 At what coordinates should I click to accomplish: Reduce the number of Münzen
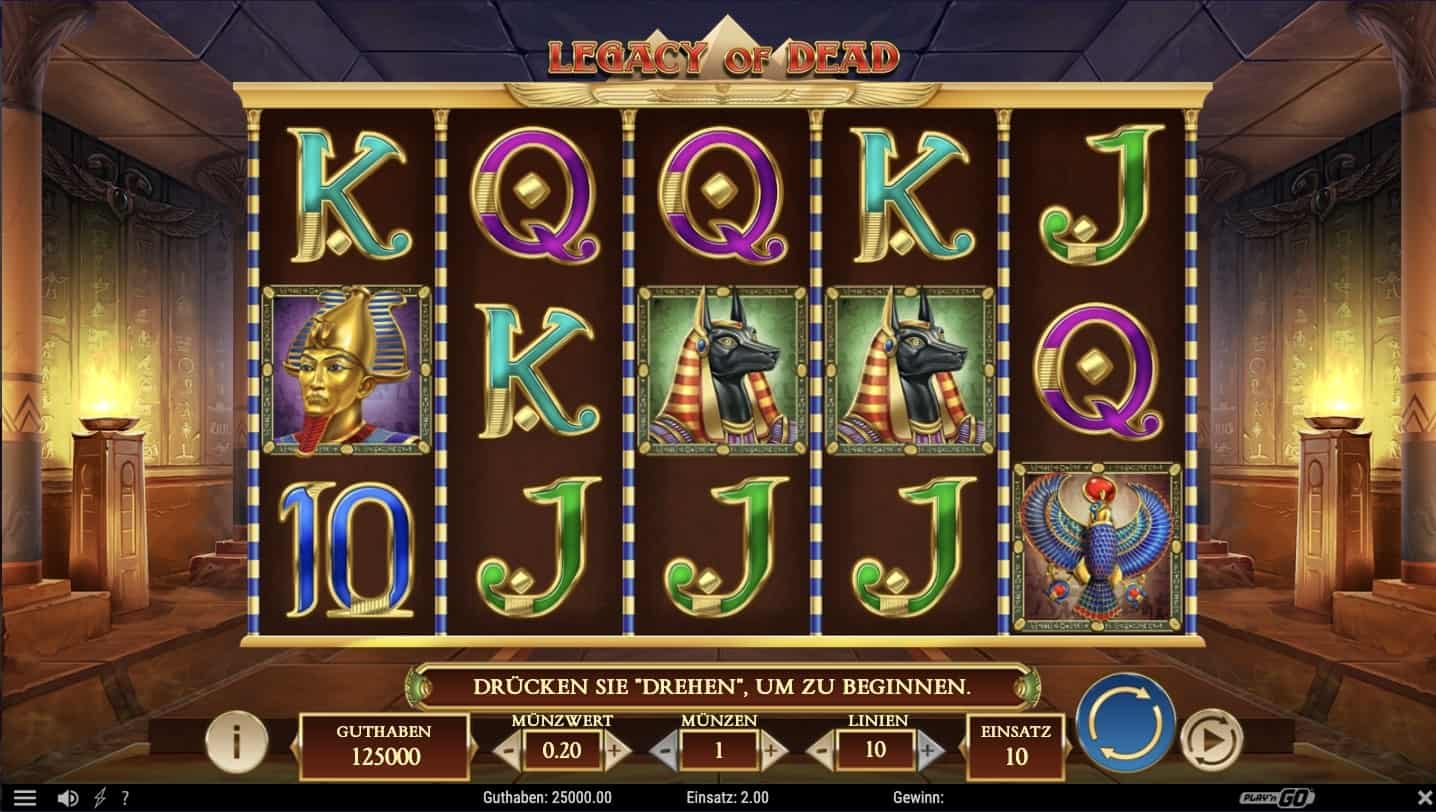(x=665, y=750)
